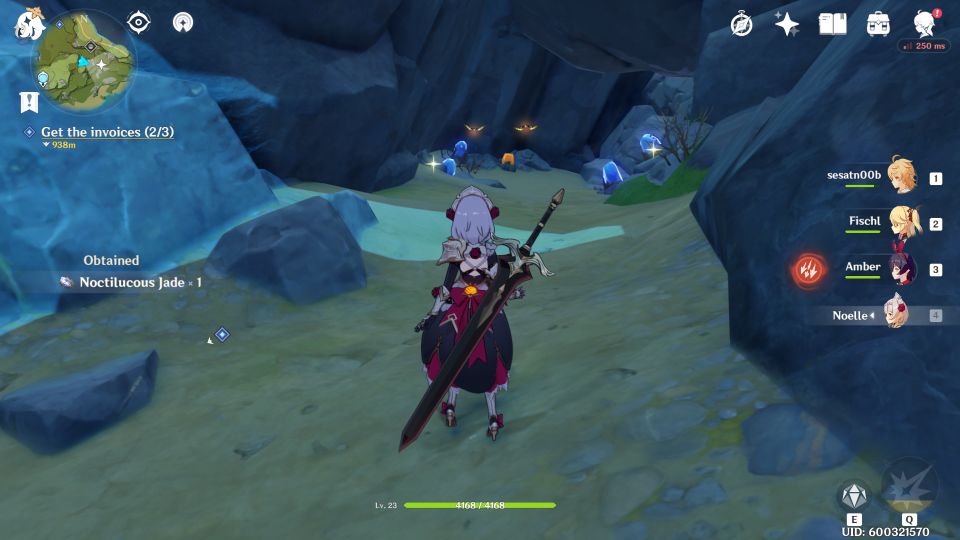Viewport: 960px width, 540px height.
Task: Activate the eye-shaped Elemental Sight icon
Action: coord(139,22)
